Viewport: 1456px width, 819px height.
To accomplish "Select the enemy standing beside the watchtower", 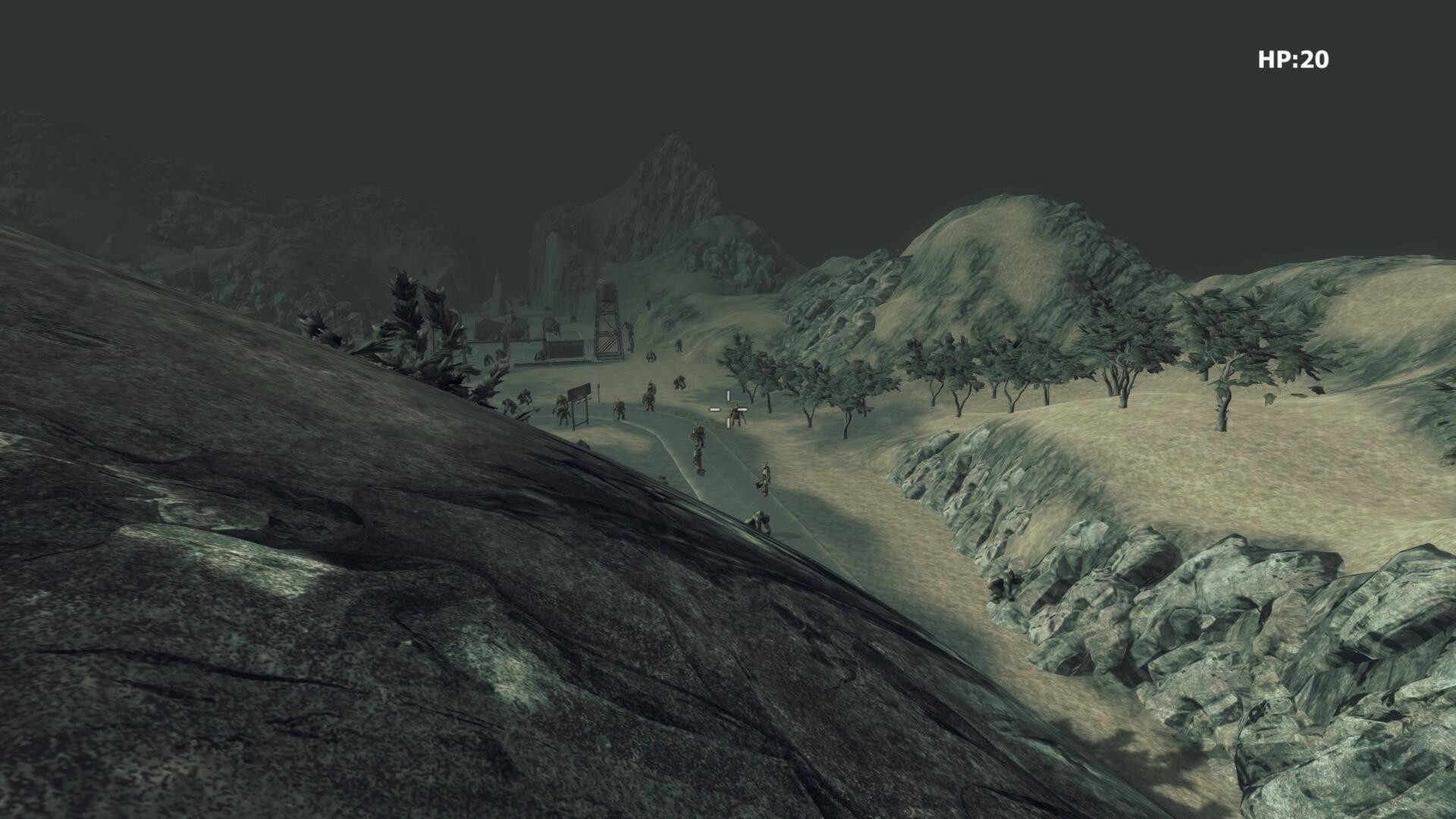I will (630, 337).
